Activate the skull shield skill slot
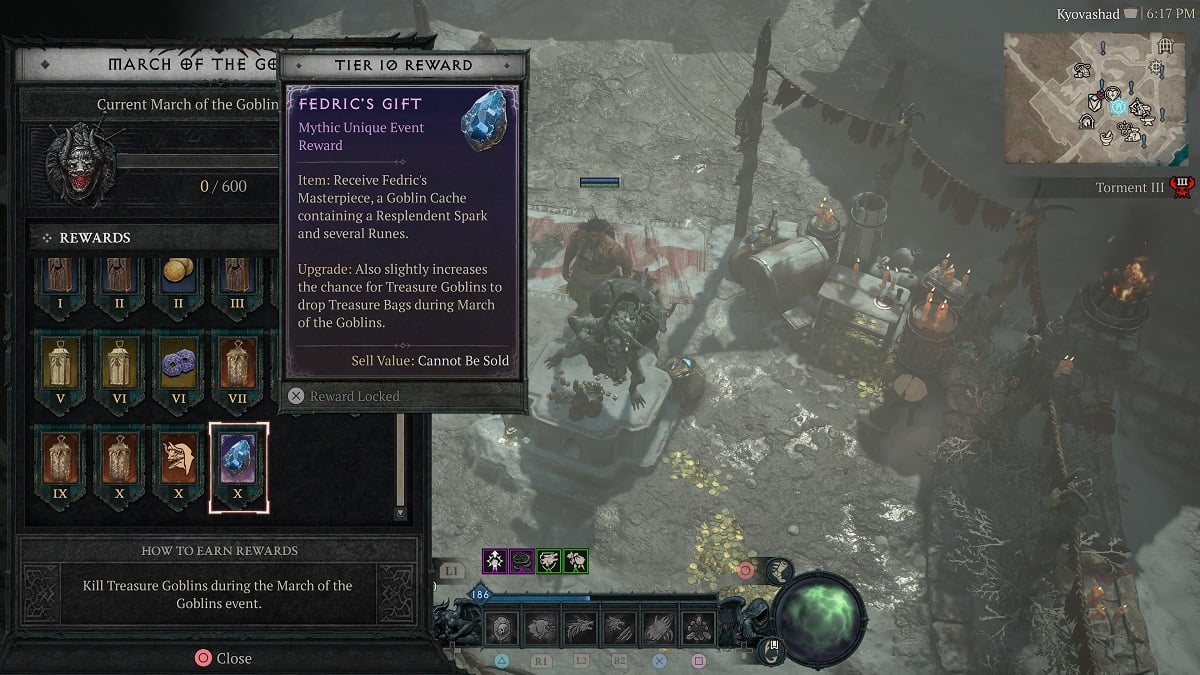The height and width of the screenshot is (675, 1200). point(502,628)
